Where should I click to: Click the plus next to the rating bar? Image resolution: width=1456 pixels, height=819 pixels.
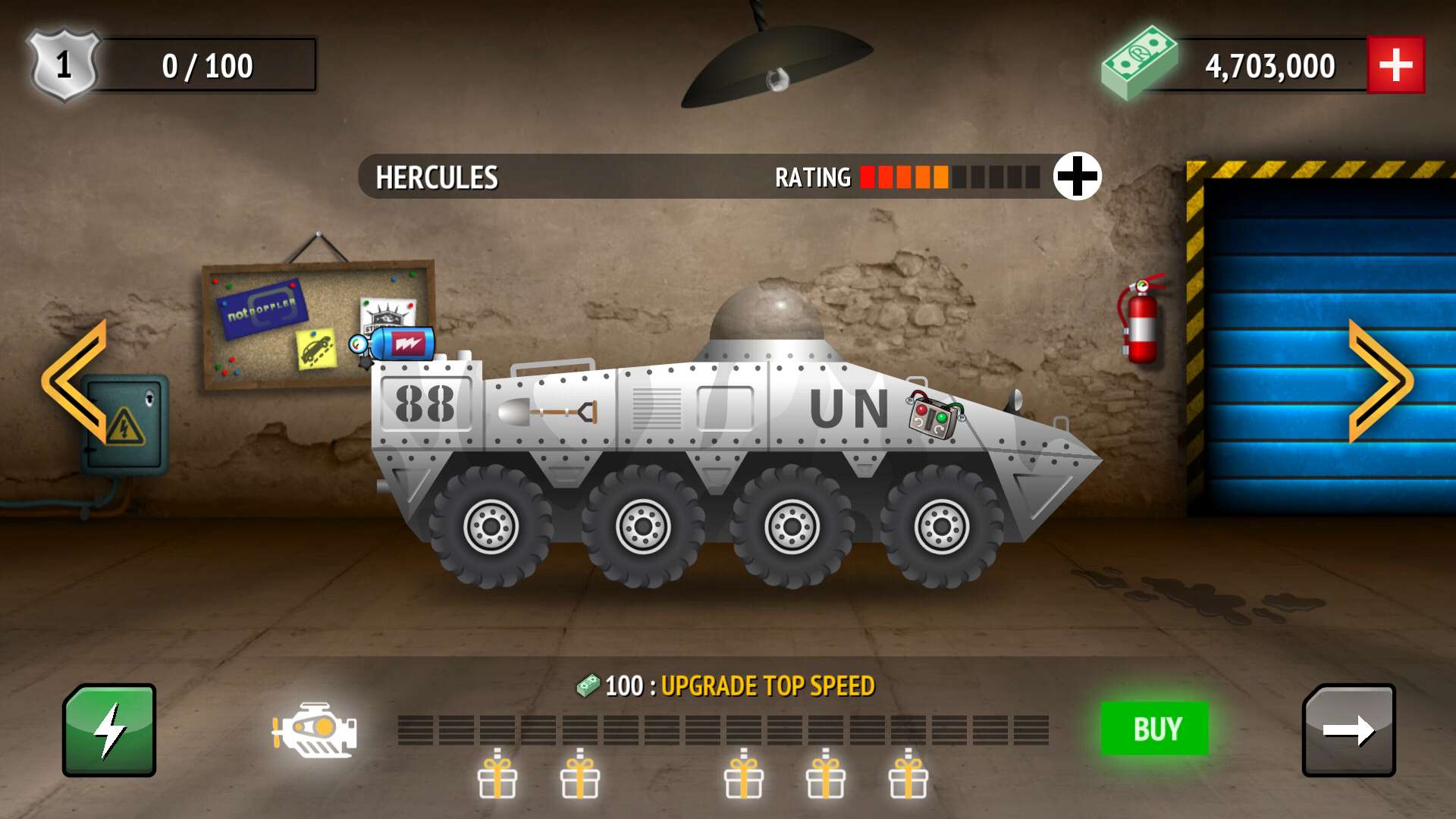tap(1076, 176)
